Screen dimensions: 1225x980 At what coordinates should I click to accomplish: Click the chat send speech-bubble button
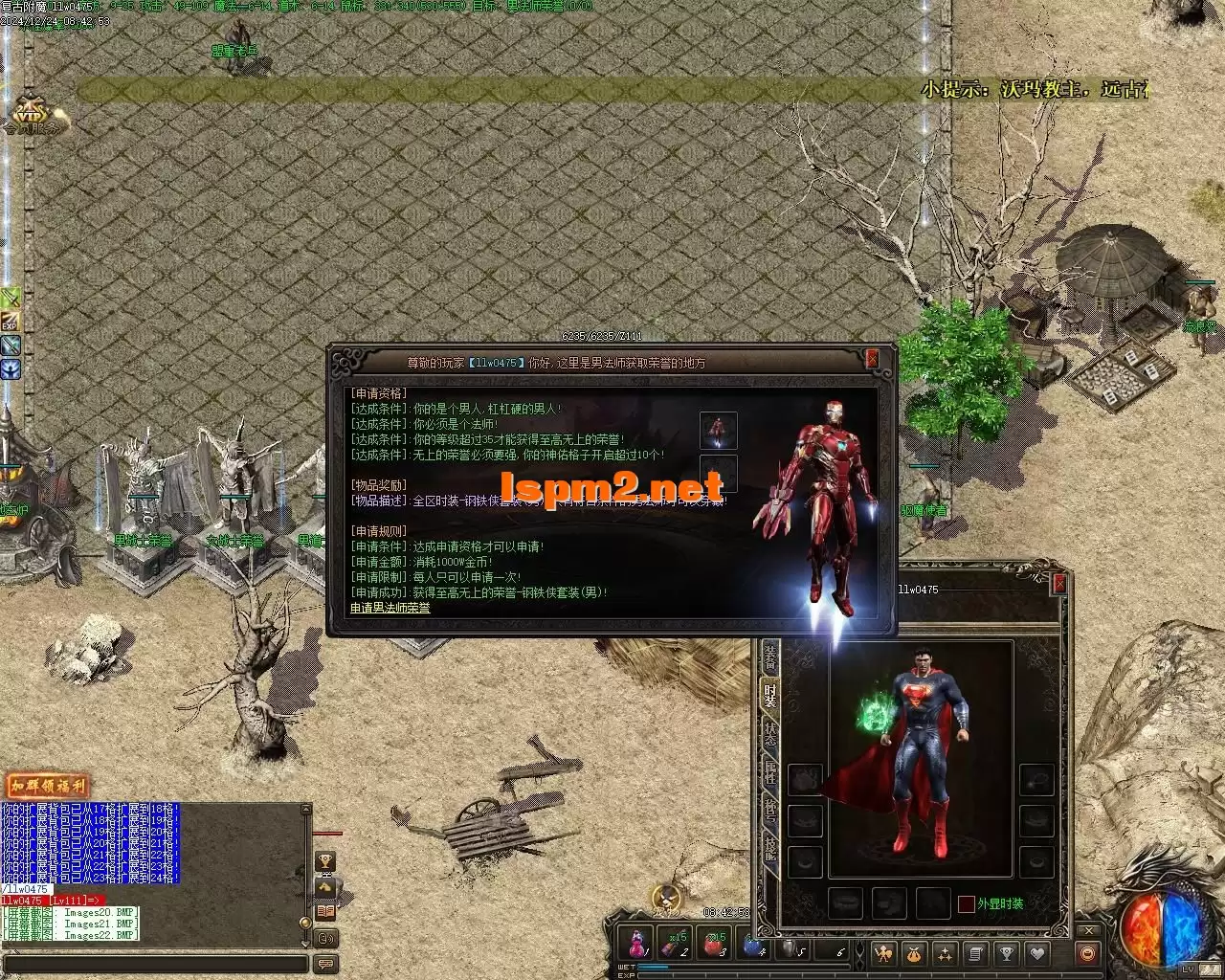[x=325, y=964]
